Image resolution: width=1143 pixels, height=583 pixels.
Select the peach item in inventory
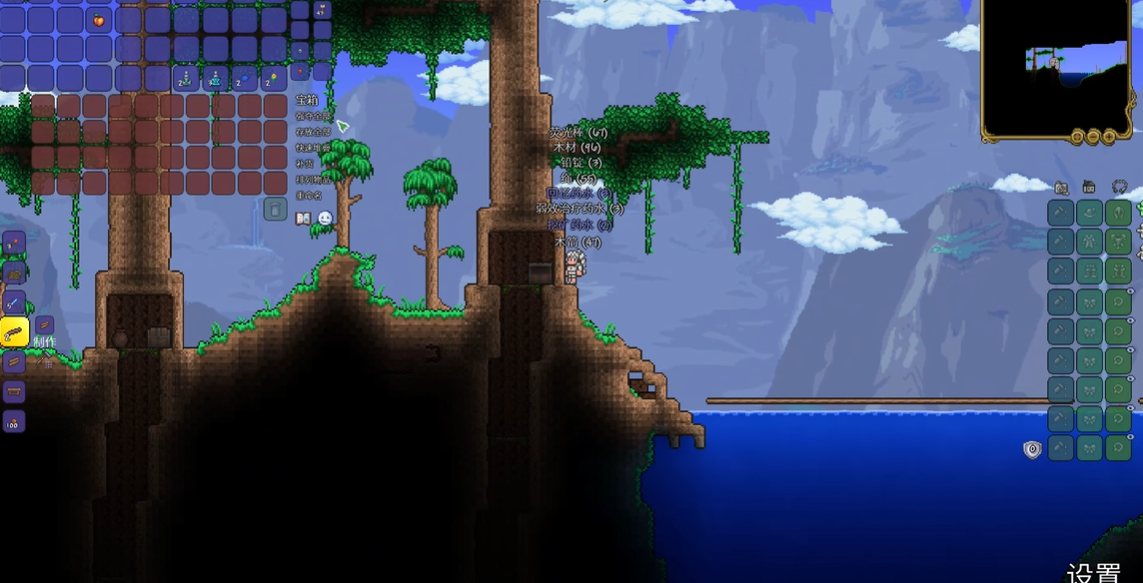99,20
